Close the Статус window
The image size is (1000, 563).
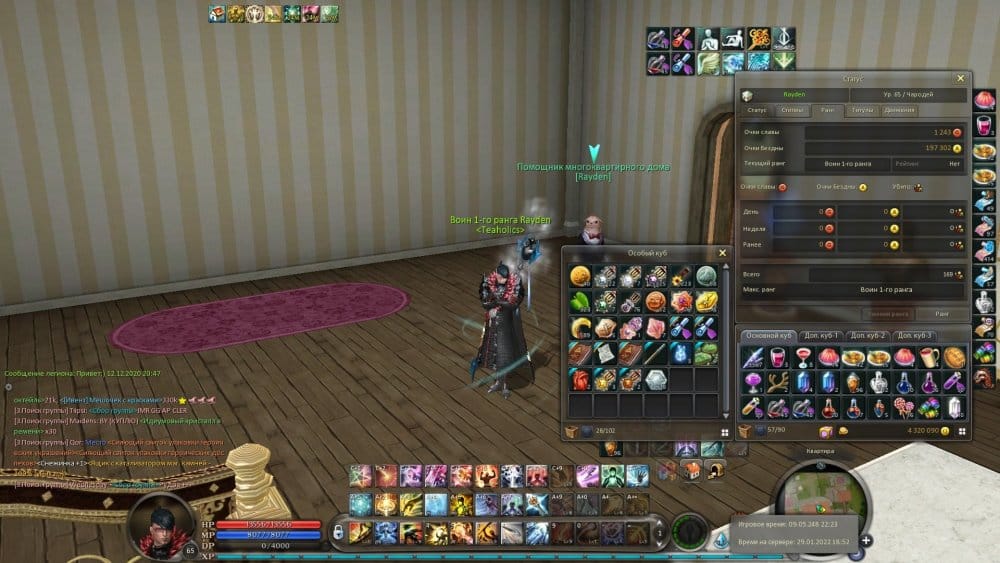pos(961,78)
